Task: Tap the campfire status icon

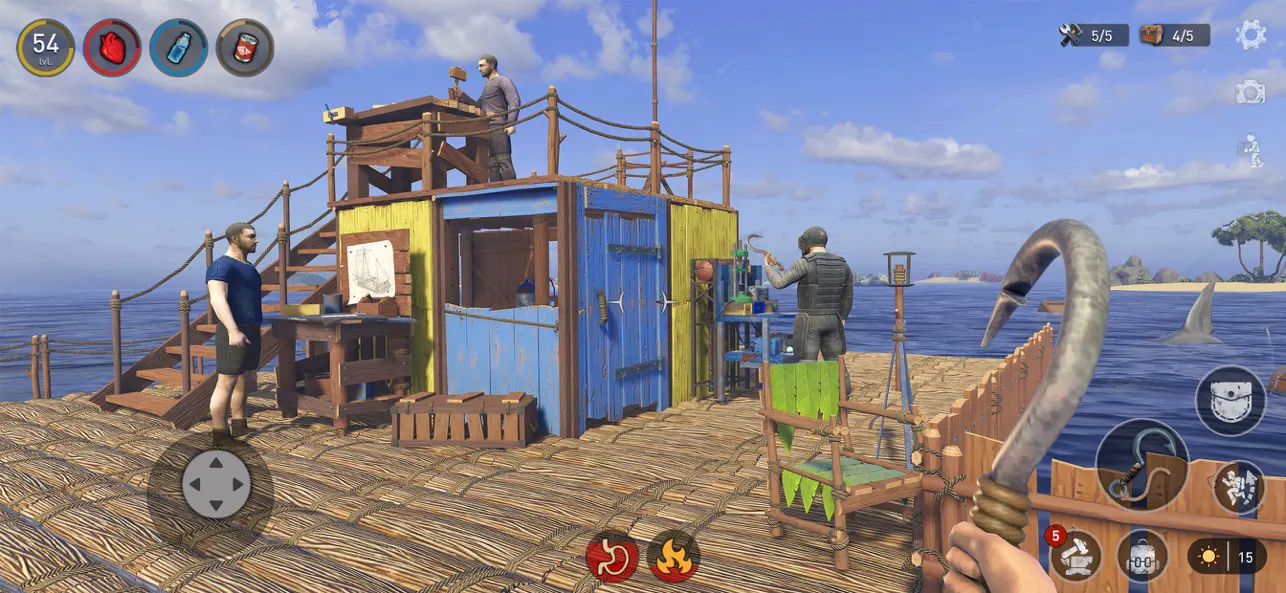Action: click(673, 556)
